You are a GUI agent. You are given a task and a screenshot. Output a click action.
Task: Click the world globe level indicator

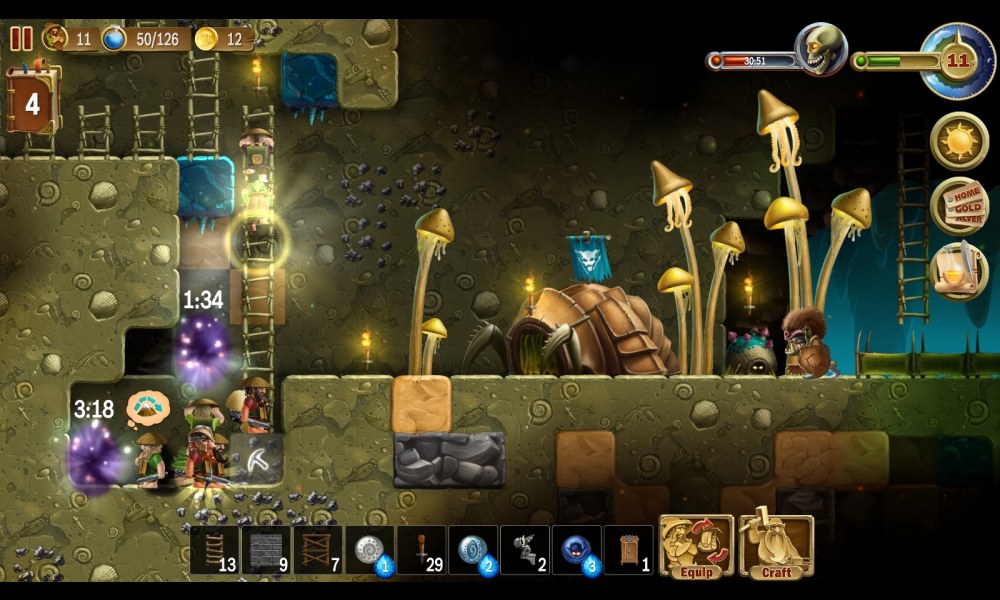957,61
